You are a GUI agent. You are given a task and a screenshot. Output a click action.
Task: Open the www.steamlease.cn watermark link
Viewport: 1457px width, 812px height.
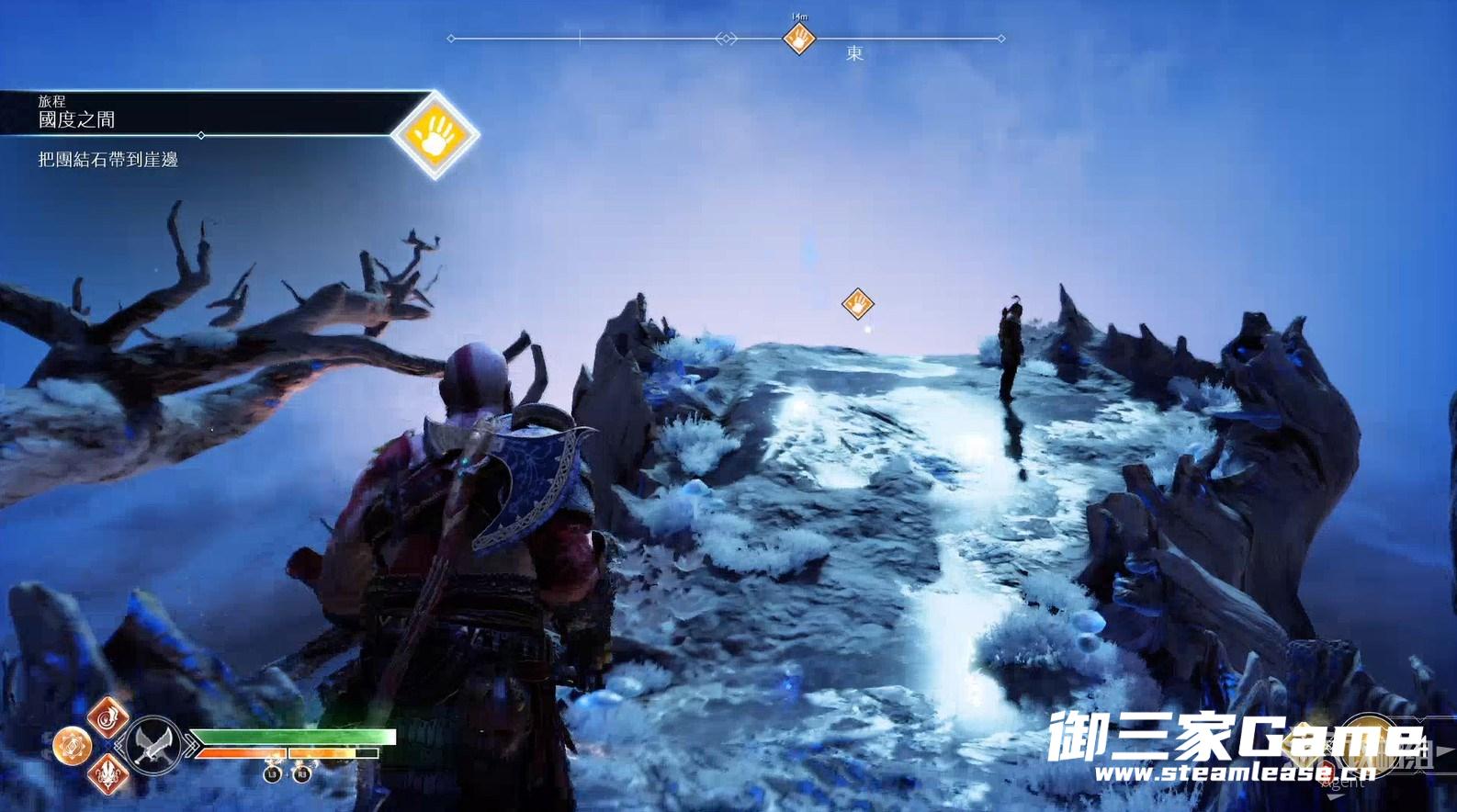click(1233, 773)
